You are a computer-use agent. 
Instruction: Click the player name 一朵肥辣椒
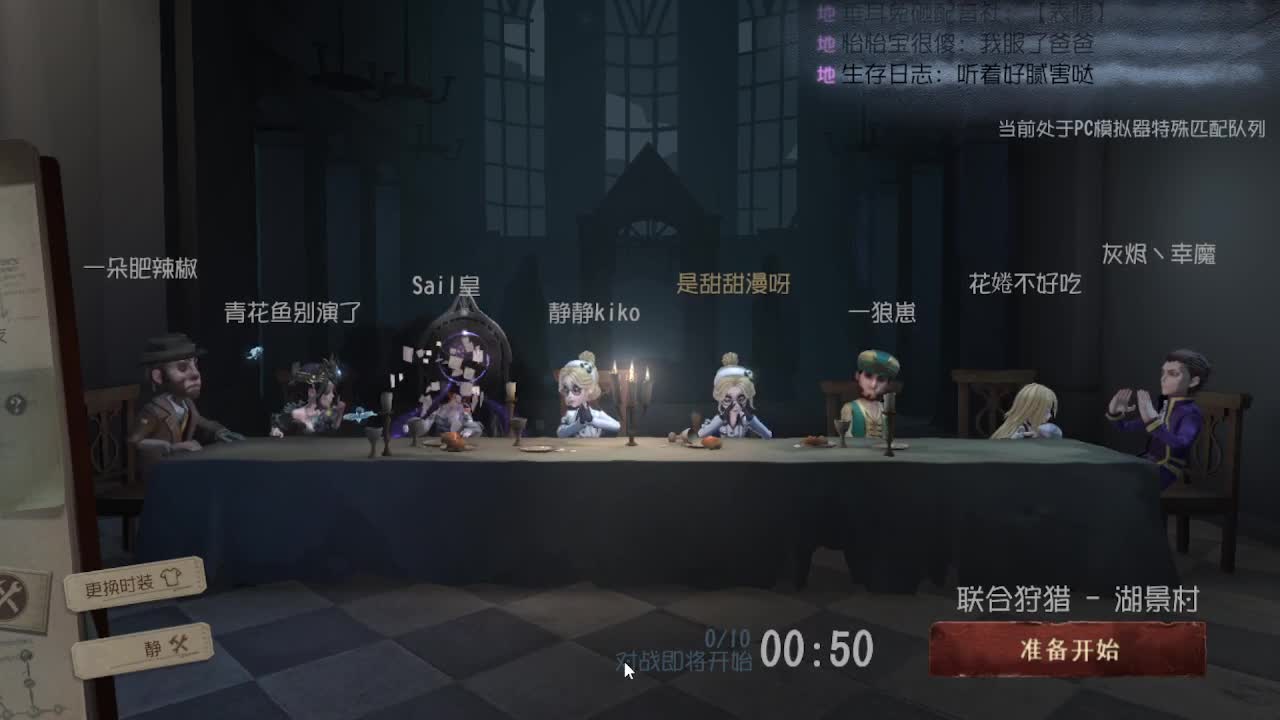(141, 268)
